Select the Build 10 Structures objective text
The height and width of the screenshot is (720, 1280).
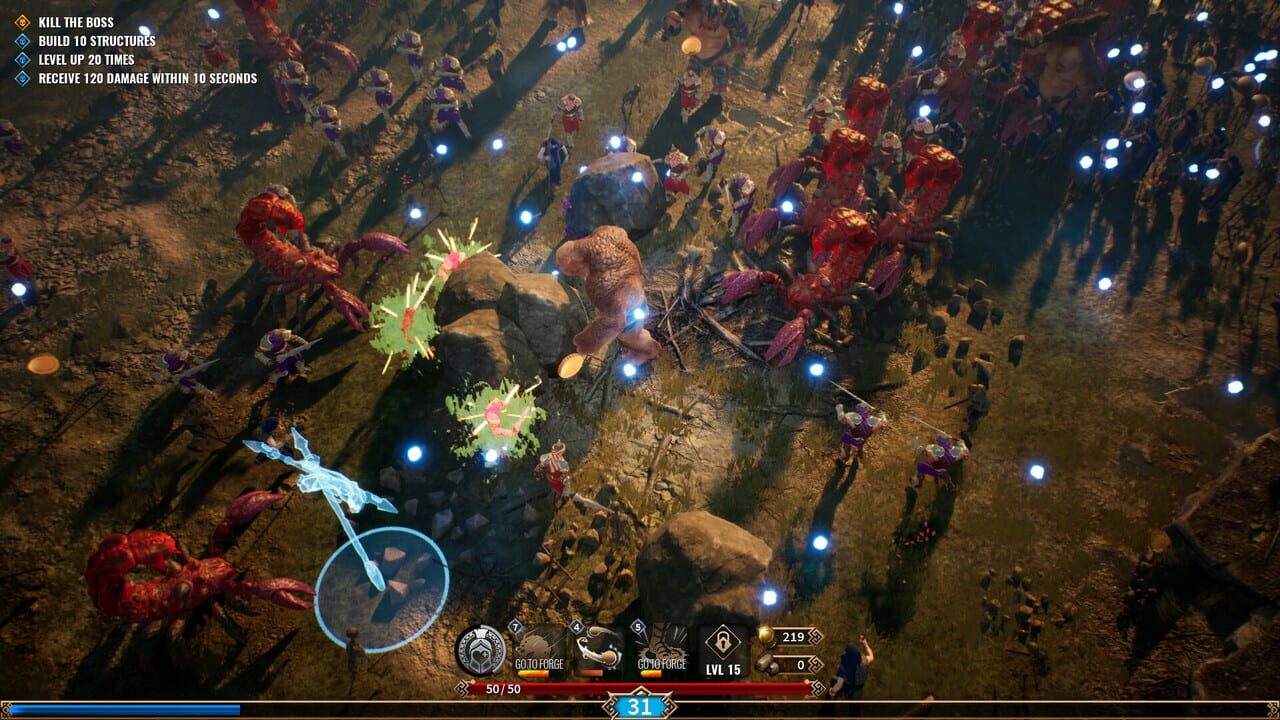pyautogui.click(x=97, y=41)
